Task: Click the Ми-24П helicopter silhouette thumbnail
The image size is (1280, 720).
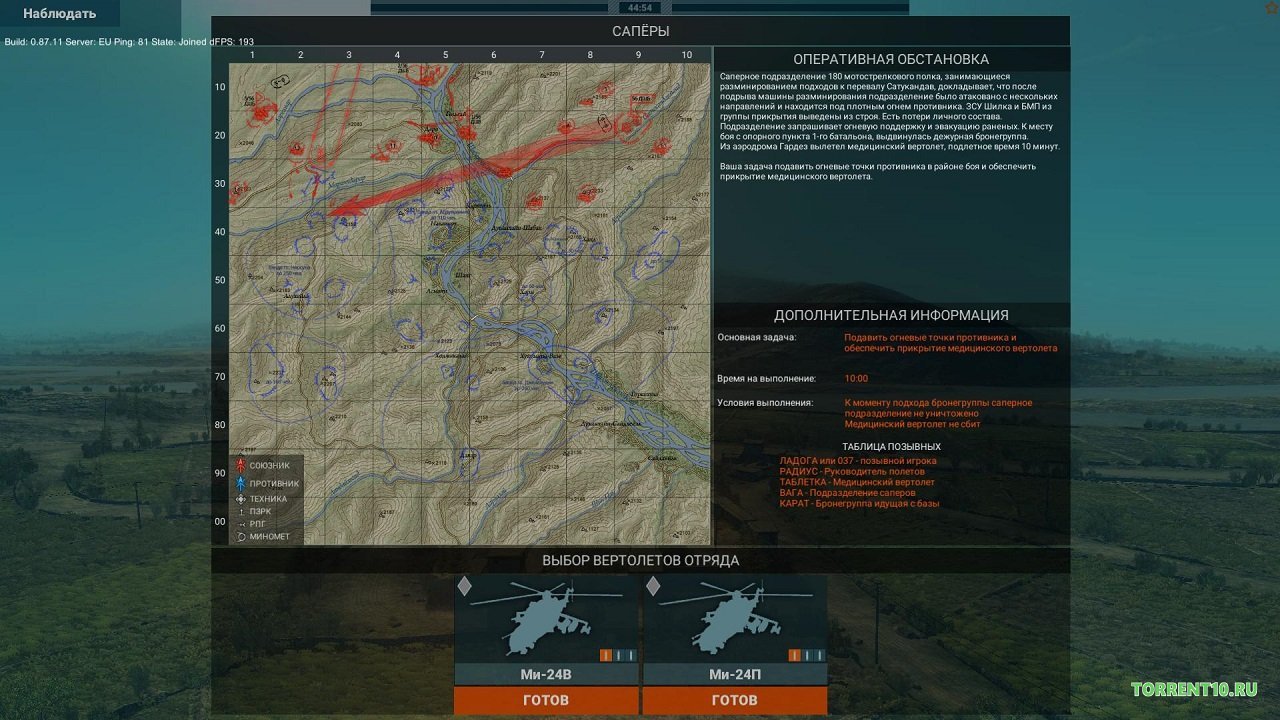Action: (735, 620)
